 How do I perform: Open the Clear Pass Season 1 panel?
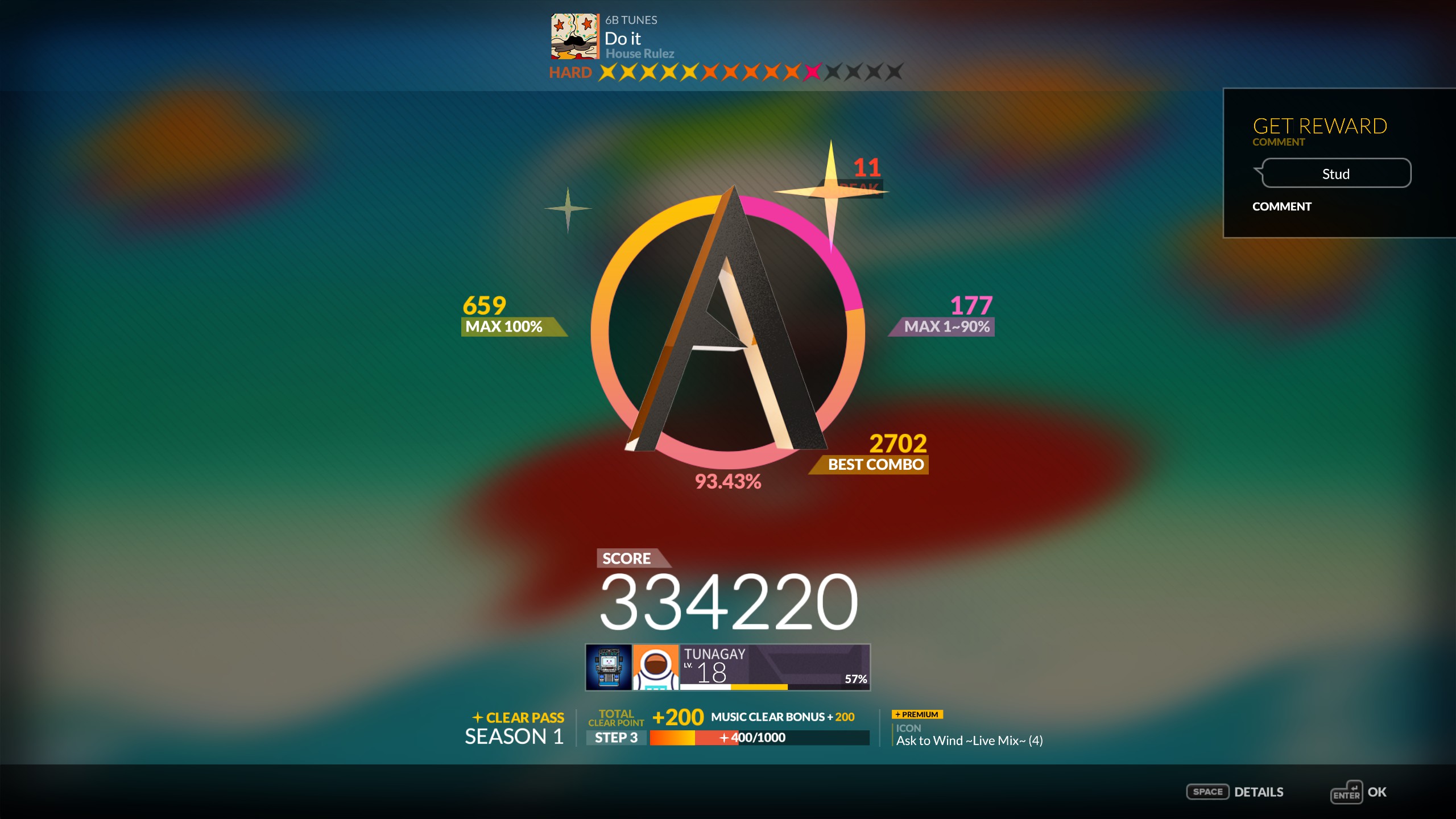tap(515, 728)
